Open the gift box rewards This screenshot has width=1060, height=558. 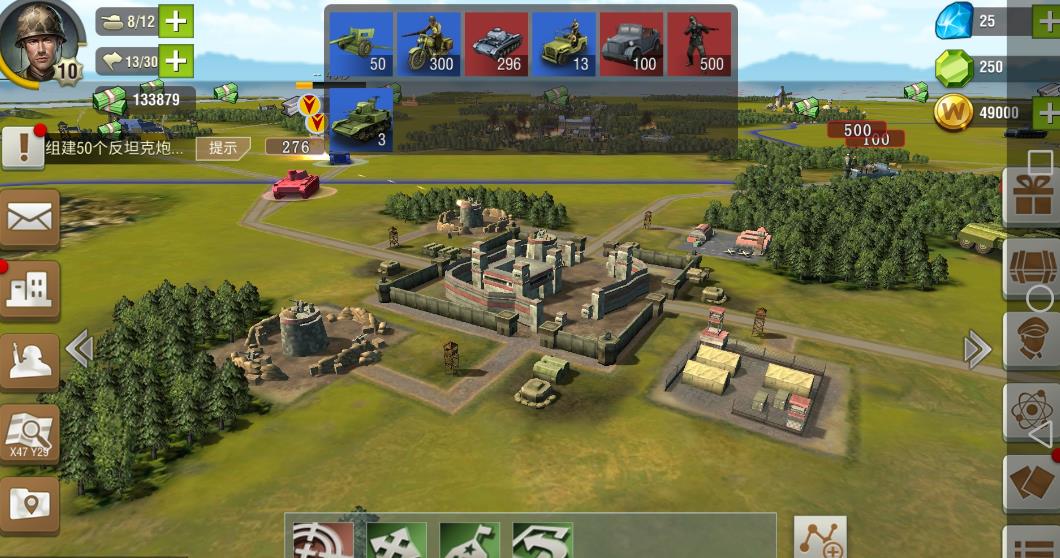[1032, 195]
